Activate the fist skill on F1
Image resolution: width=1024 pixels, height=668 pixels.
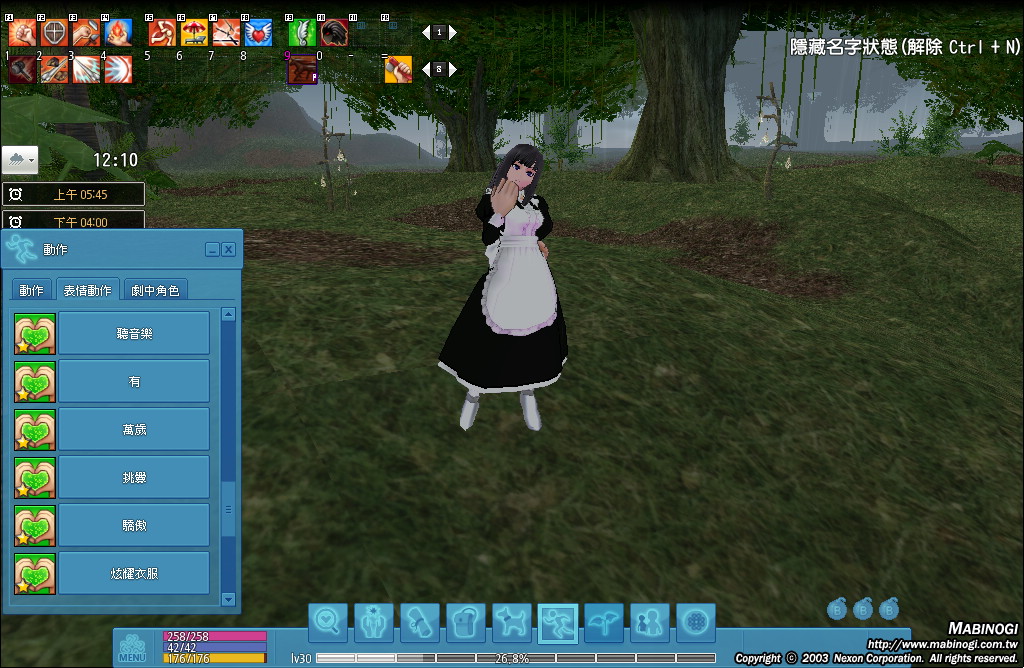pos(22,33)
